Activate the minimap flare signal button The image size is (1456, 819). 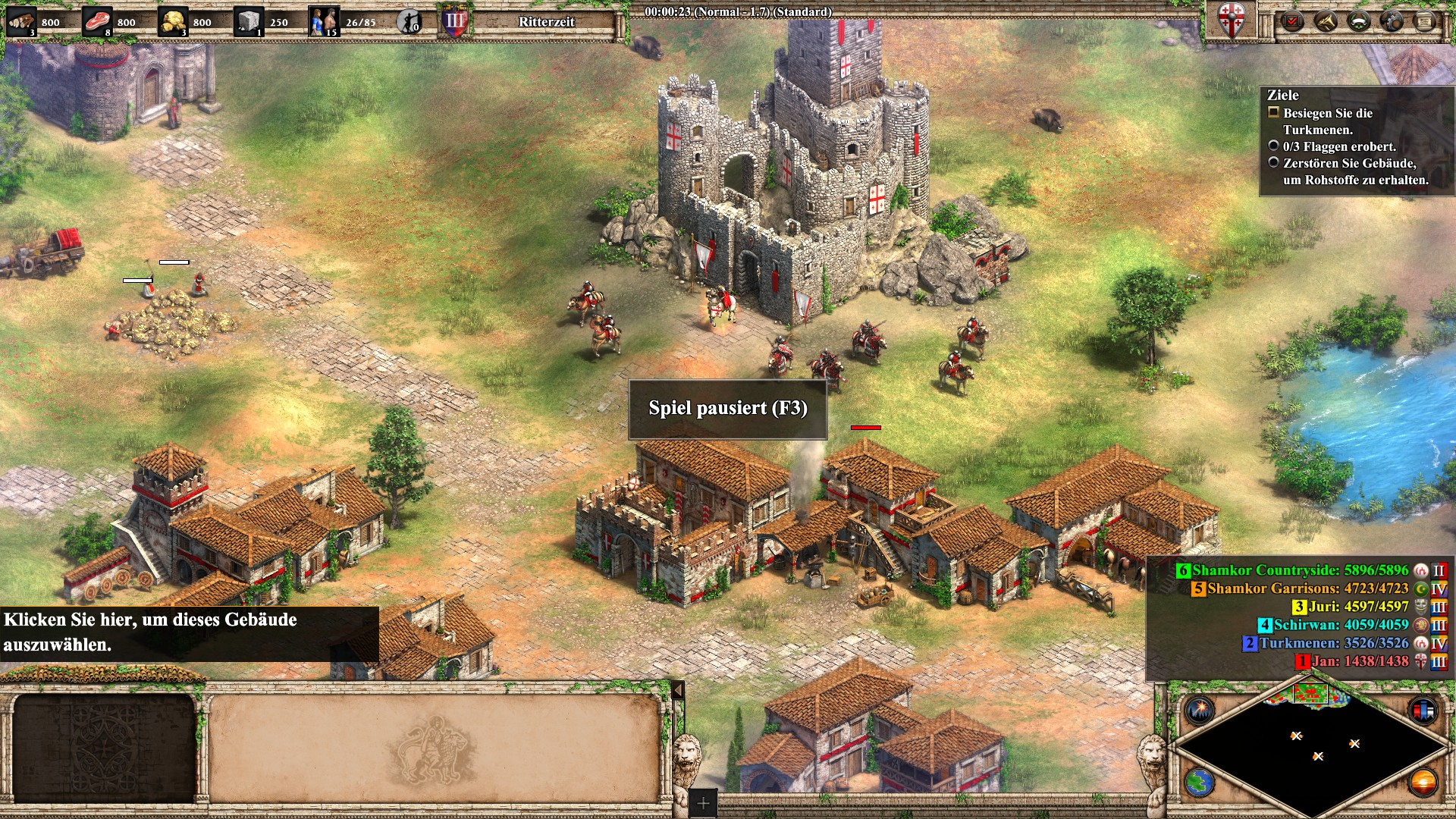tap(1200, 711)
